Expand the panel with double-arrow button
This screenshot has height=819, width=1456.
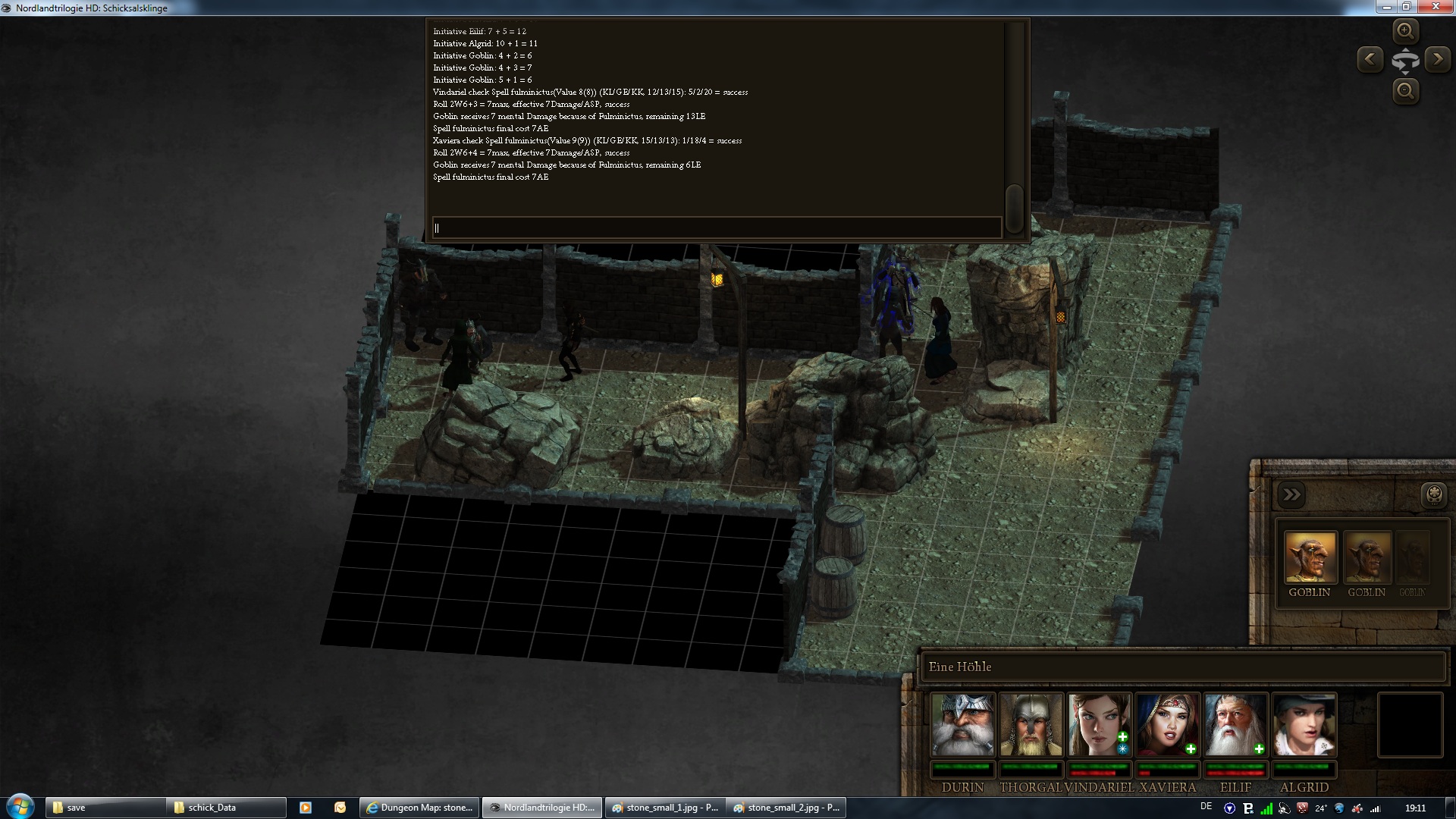pyautogui.click(x=1291, y=495)
